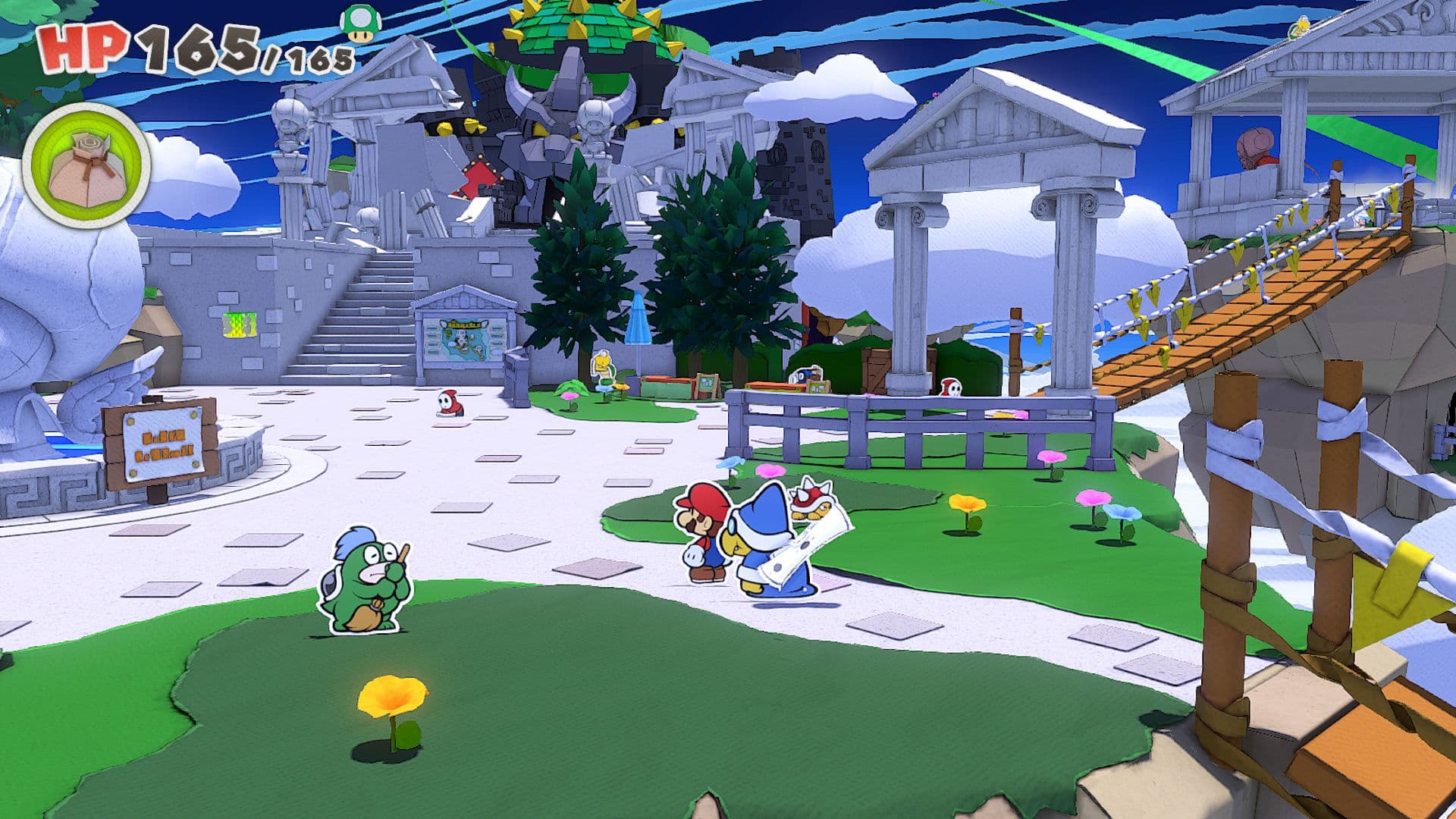Open the confetti bag icon
The width and height of the screenshot is (1456, 819).
(x=86, y=166)
